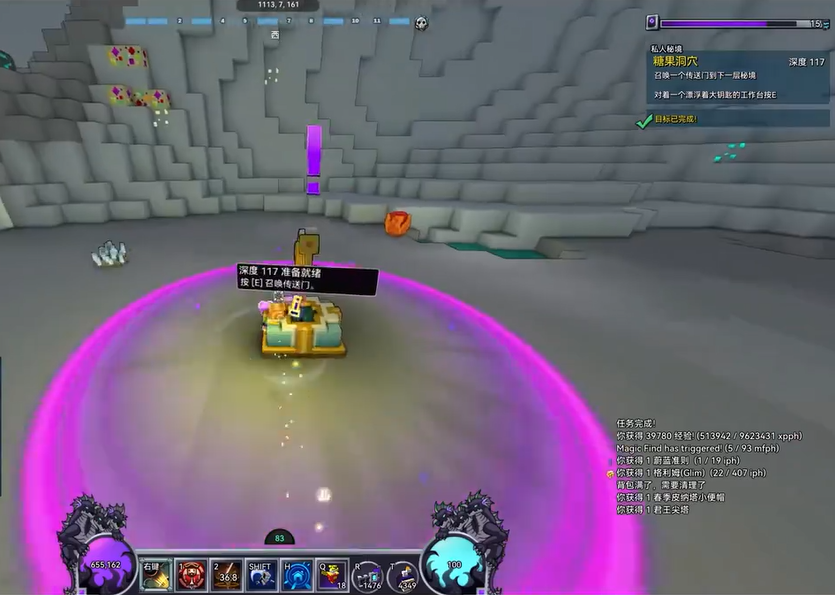Activate the SHIFT dodge ability icon
The height and width of the screenshot is (595, 835).
point(261,575)
